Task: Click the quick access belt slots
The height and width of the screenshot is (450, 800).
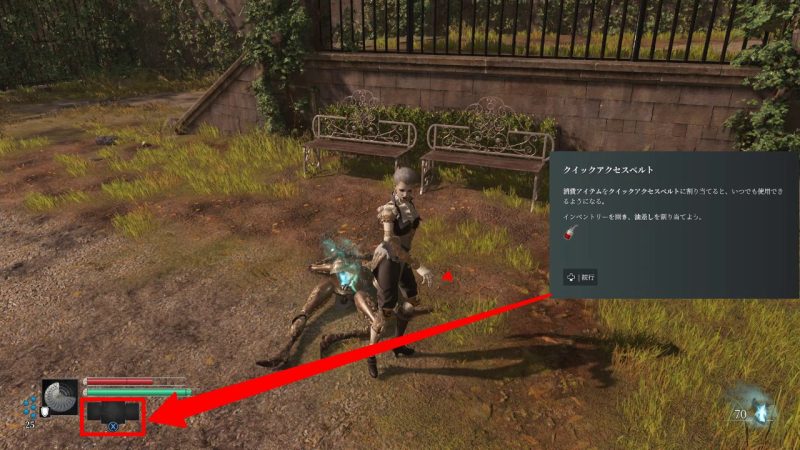Action: [x=113, y=412]
